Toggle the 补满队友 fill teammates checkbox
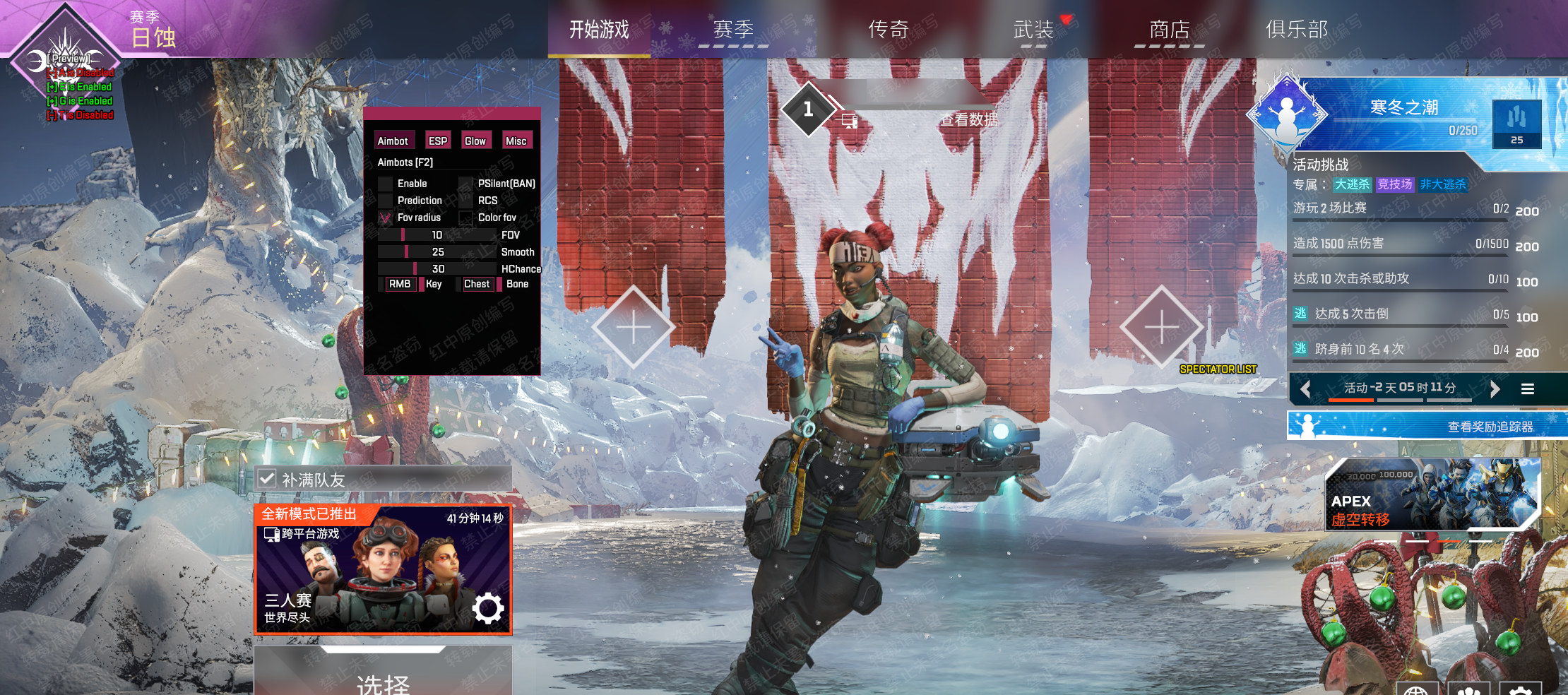 click(x=267, y=479)
